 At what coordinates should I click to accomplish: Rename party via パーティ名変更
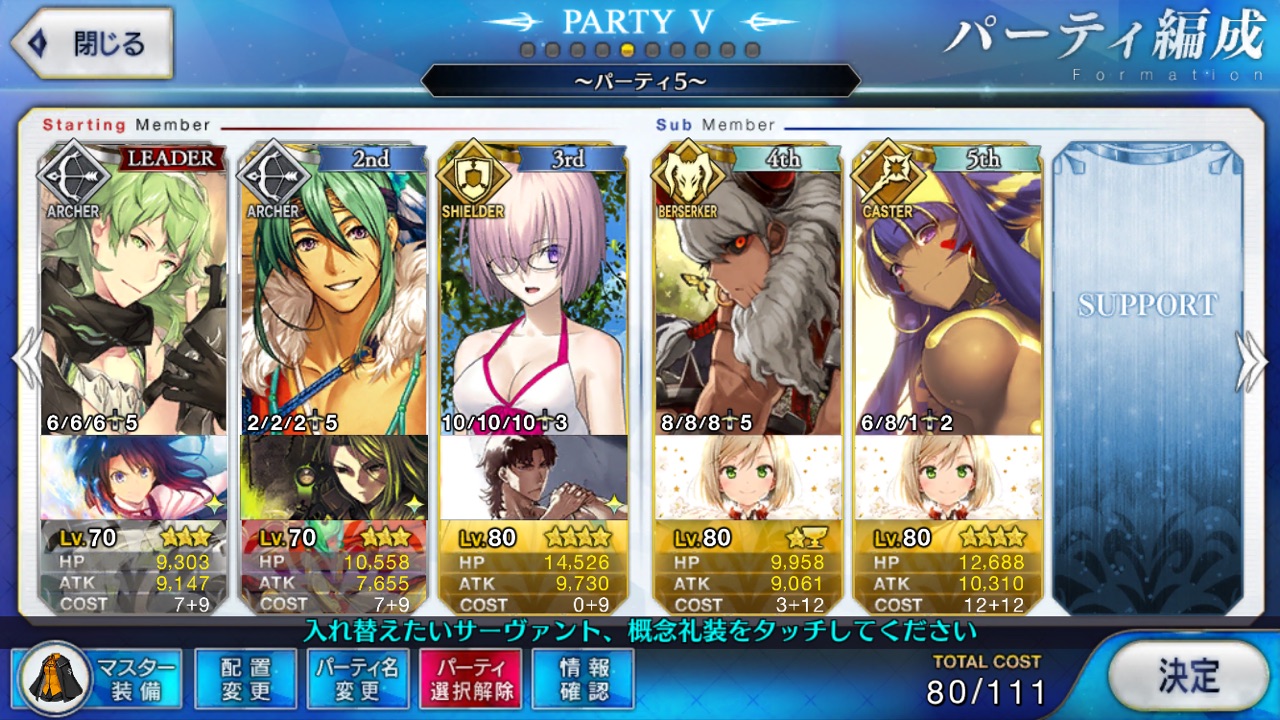(357, 679)
